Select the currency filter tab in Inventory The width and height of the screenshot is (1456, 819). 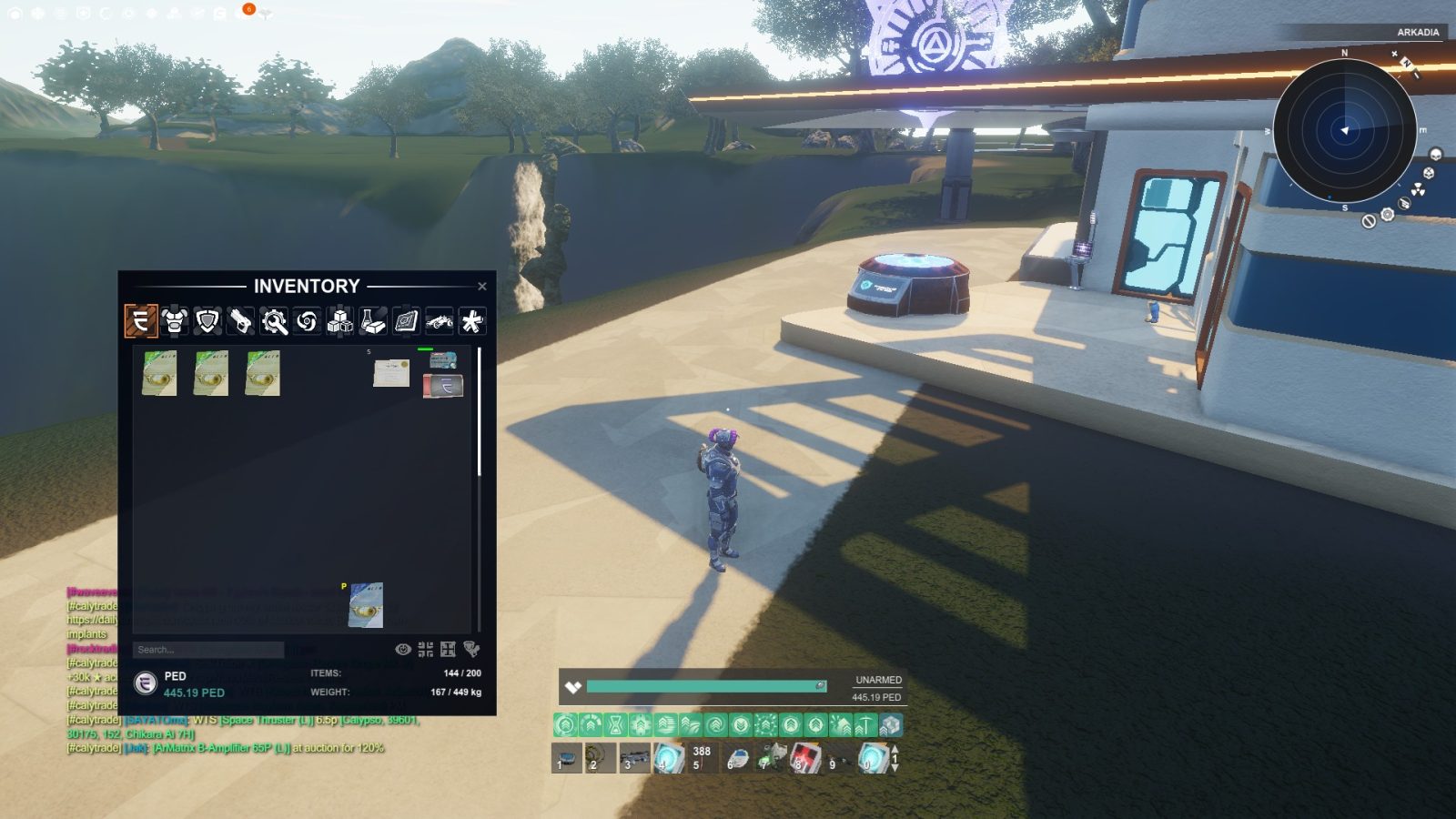[x=141, y=323]
